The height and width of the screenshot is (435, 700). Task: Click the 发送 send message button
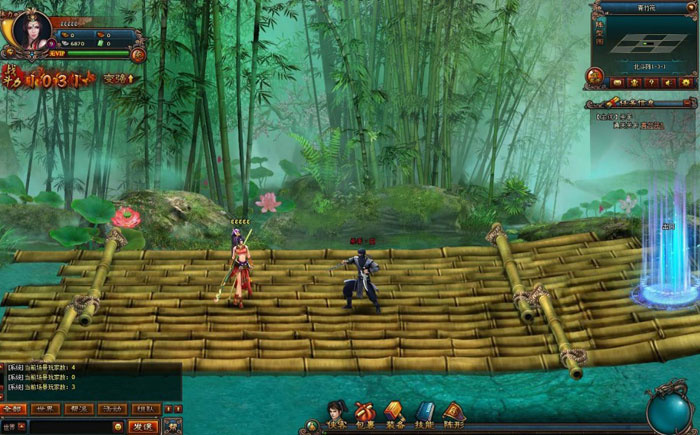pyautogui.click(x=142, y=427)
